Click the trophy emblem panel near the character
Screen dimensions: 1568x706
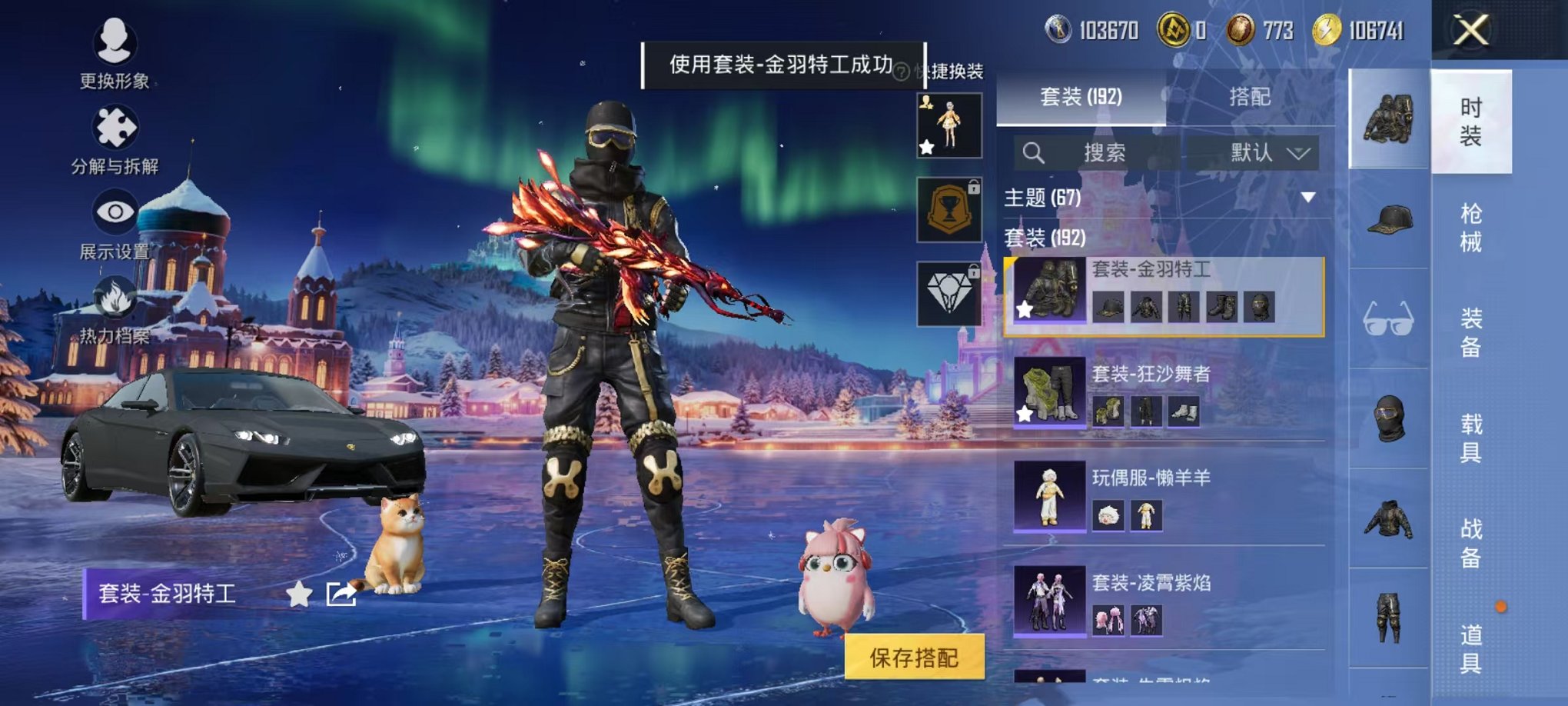coord(948,209)
